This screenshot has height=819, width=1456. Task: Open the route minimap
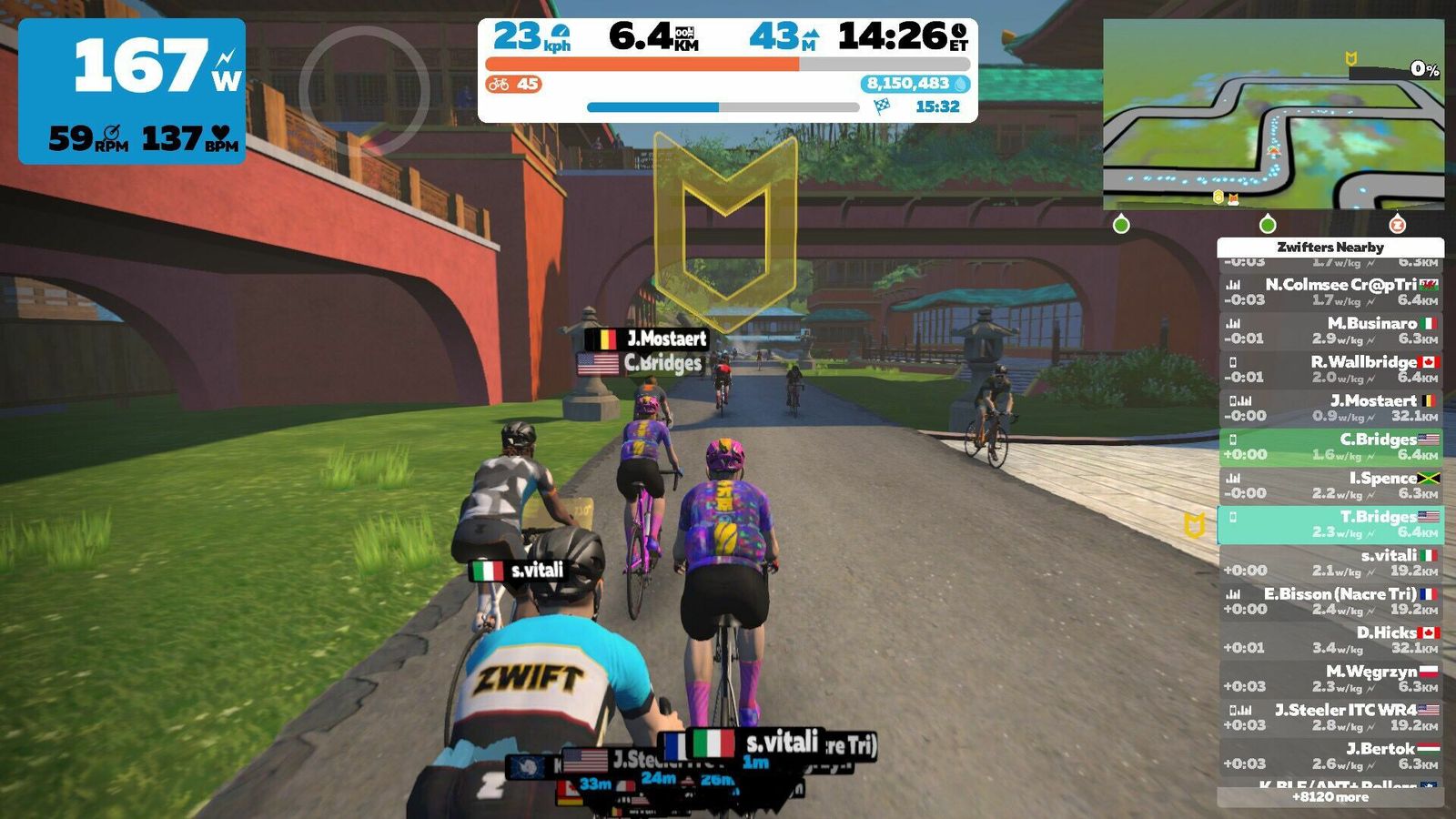click(x=1273, y=115)
